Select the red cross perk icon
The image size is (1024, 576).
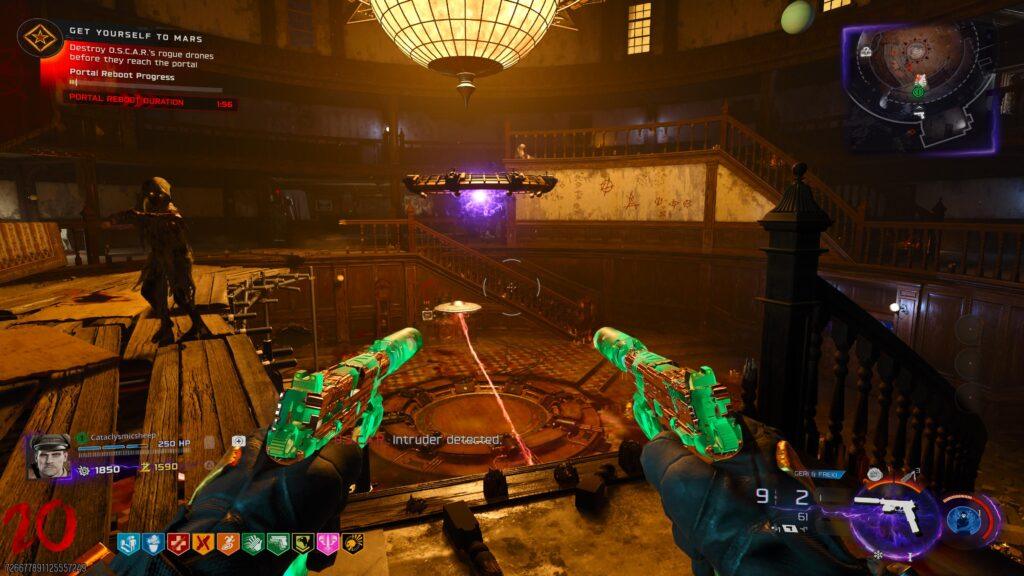pos(177,543)
